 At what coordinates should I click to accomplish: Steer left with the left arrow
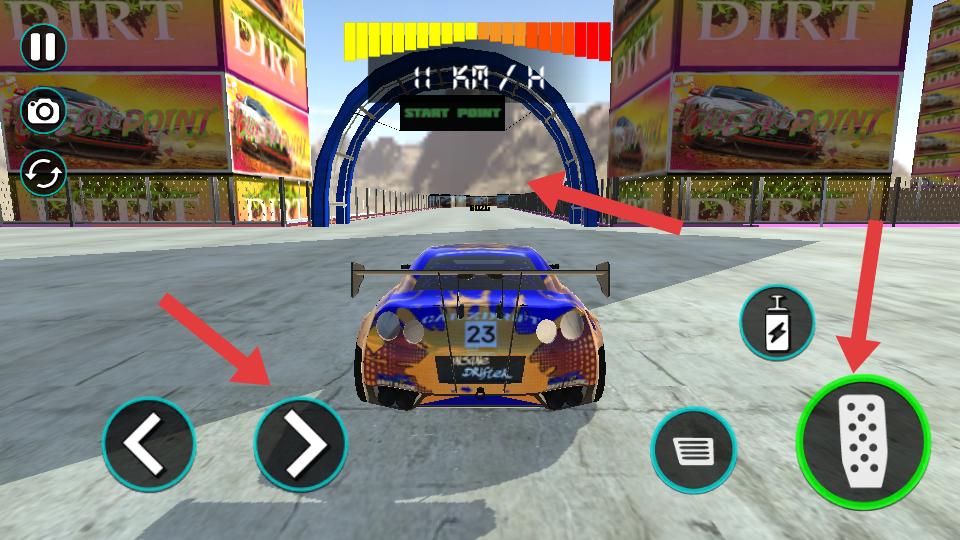(x=149, y=443)
